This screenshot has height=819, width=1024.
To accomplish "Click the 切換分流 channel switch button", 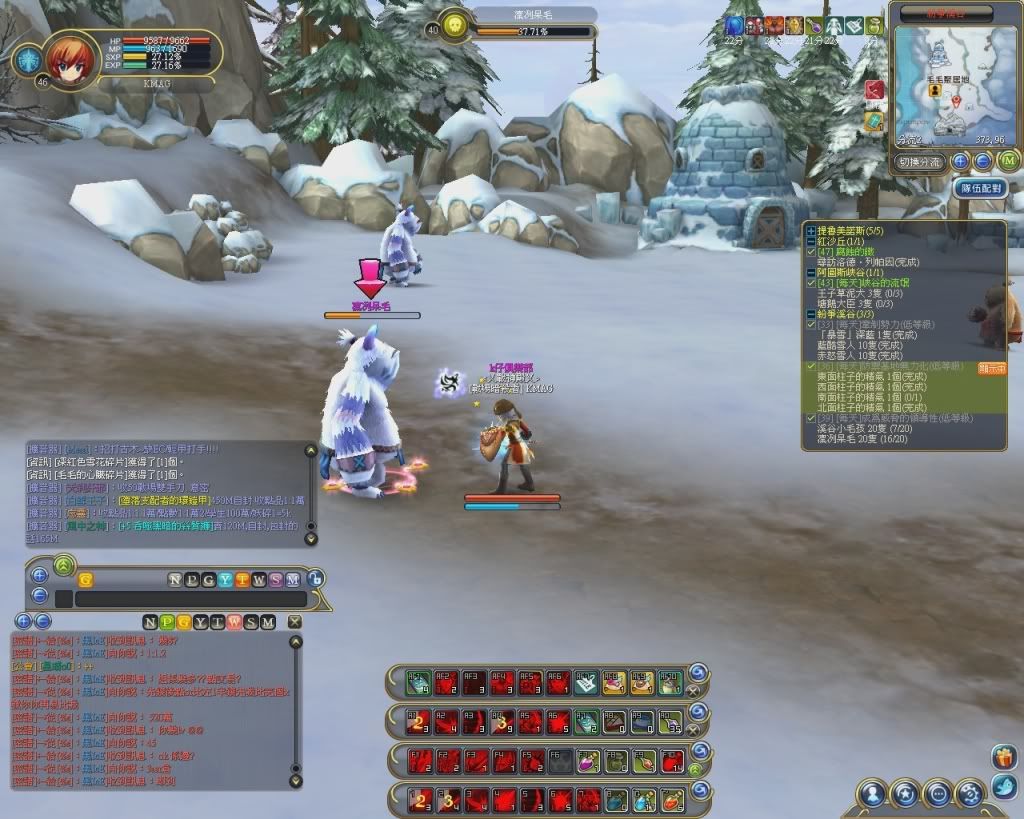I will coord(918,161).
